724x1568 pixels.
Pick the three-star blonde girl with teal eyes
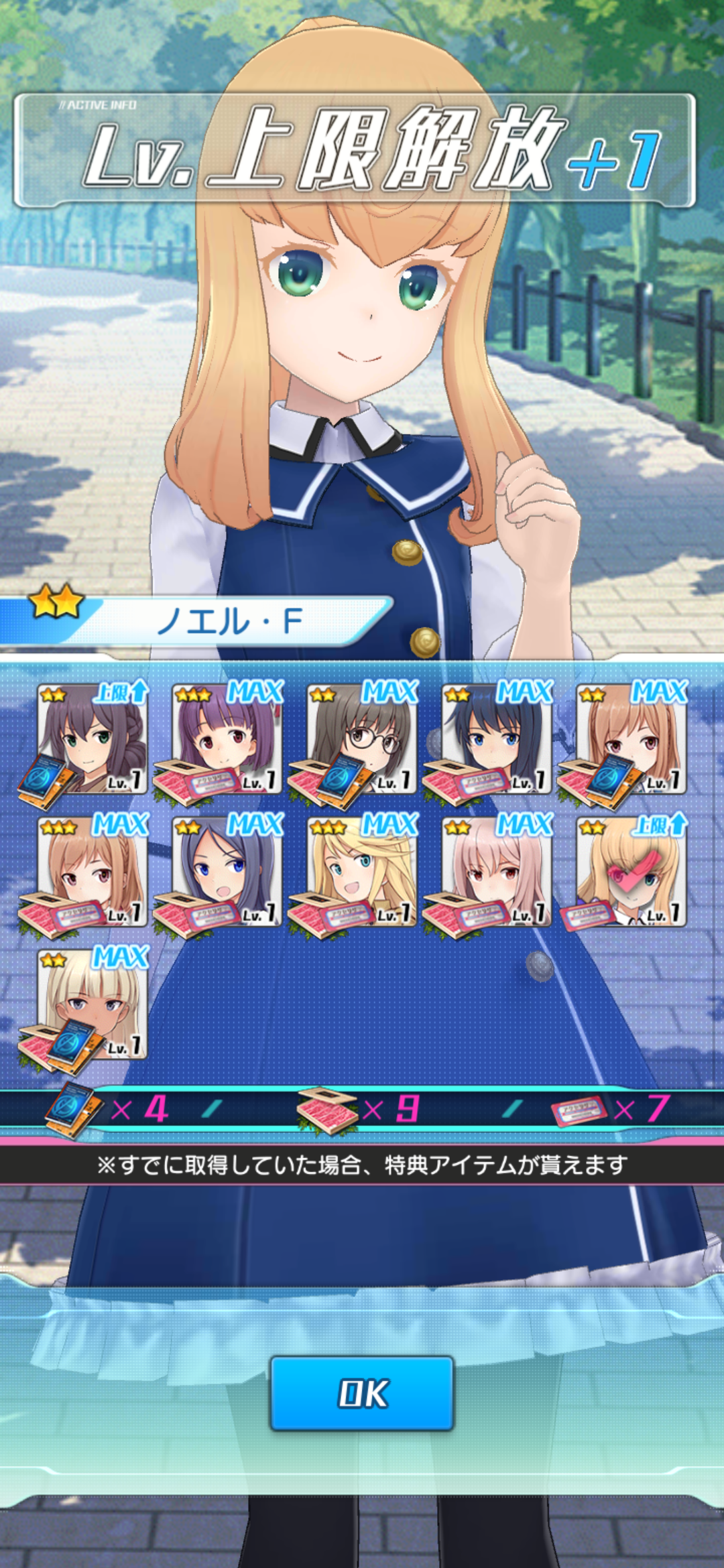(x=362, y=872)
